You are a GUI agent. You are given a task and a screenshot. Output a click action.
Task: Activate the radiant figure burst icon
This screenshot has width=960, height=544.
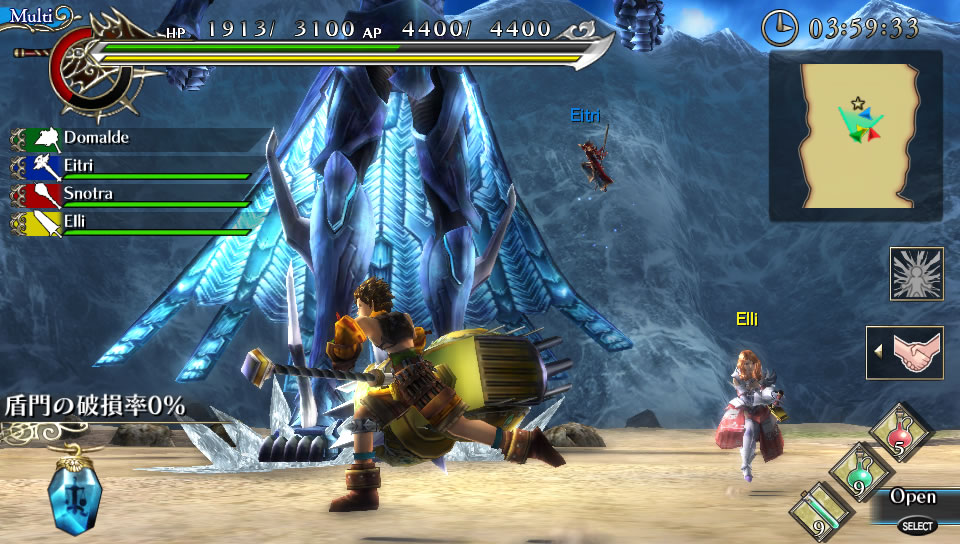coord(916,274)
